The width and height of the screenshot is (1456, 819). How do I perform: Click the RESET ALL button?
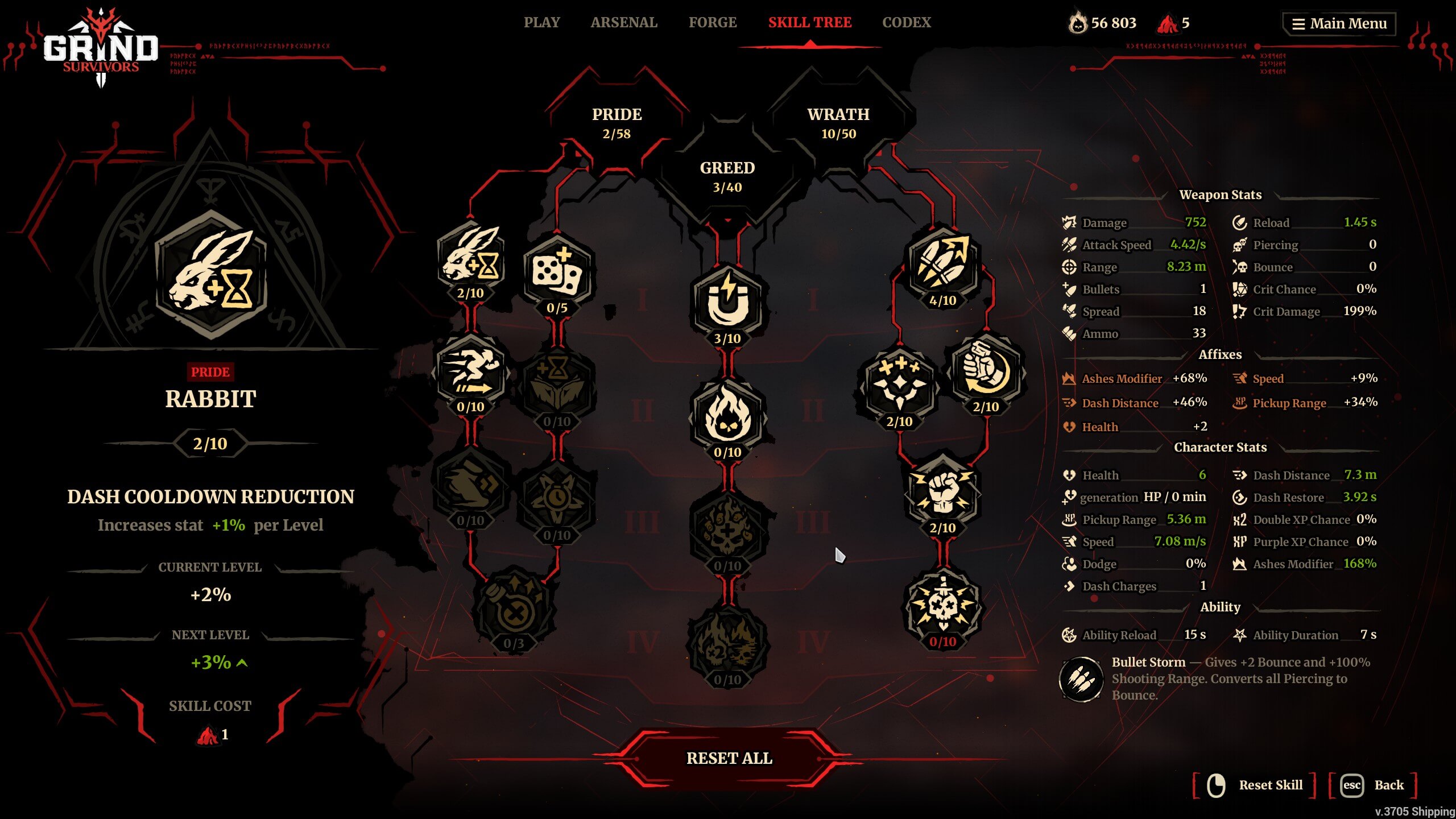pos(730,758)
